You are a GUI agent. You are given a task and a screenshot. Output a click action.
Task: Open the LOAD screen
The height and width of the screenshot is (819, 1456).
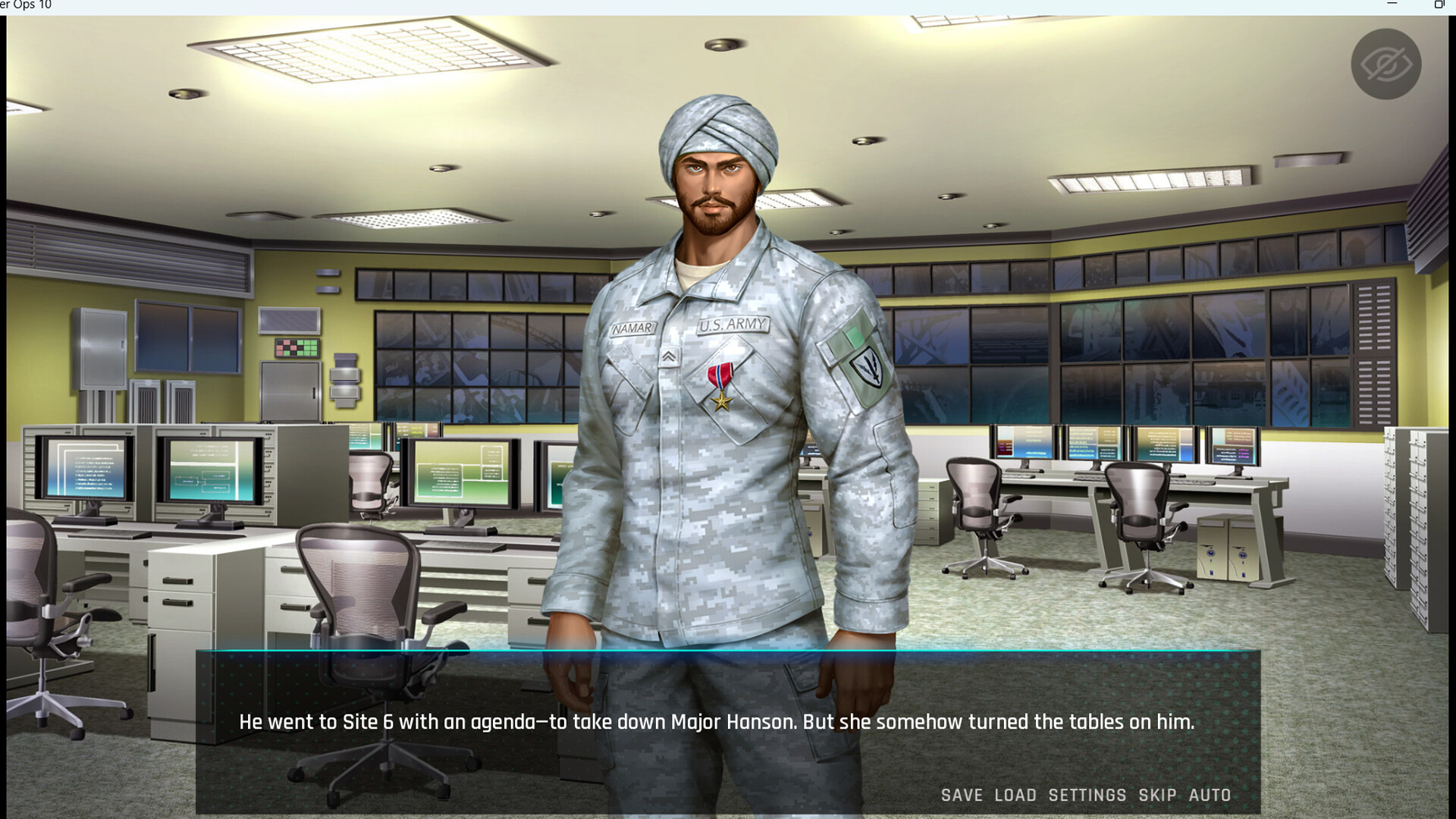pyautogui.click(x=1016, y=795)
